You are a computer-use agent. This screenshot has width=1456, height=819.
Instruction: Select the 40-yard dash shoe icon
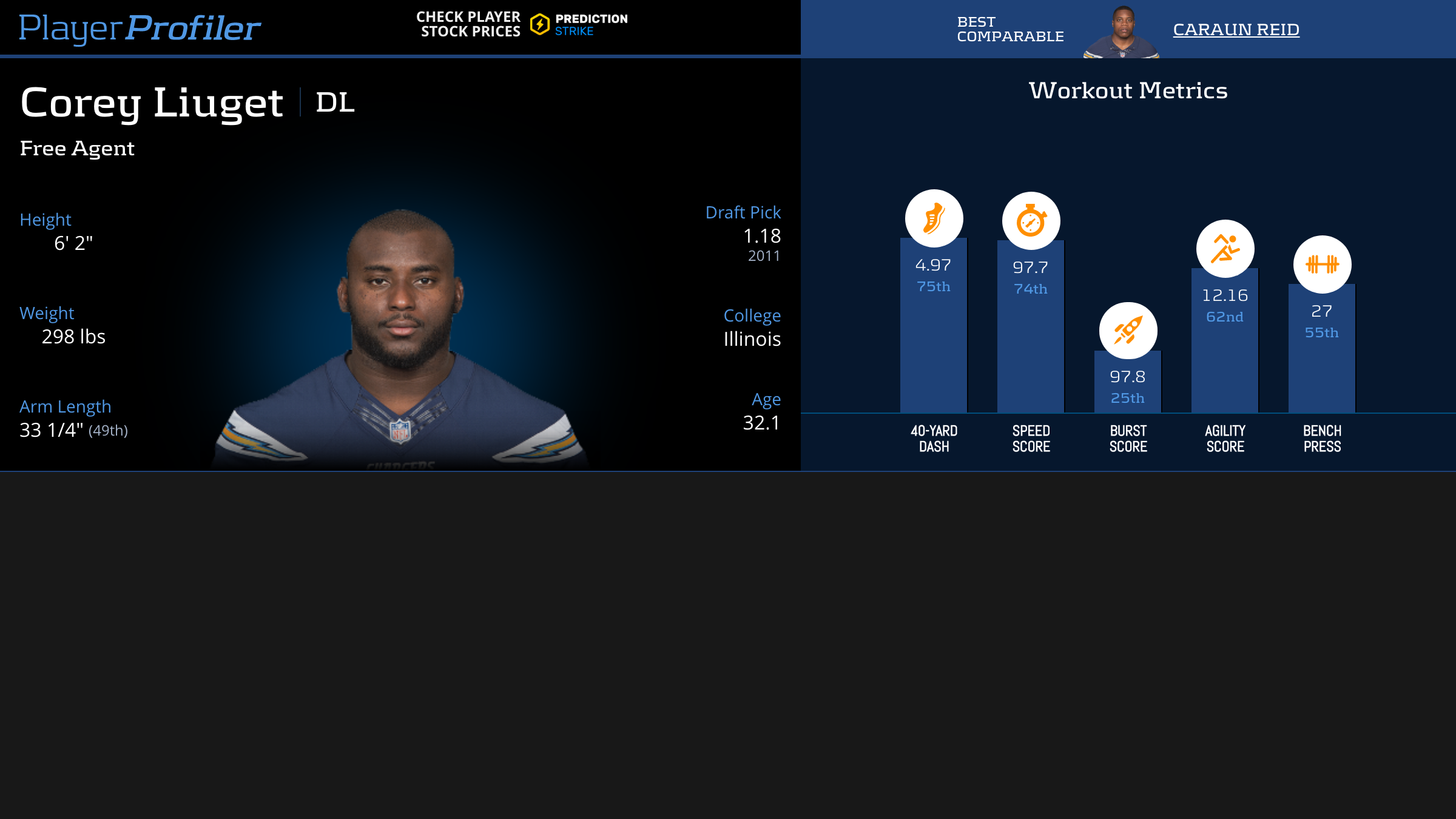pos(934,218)
